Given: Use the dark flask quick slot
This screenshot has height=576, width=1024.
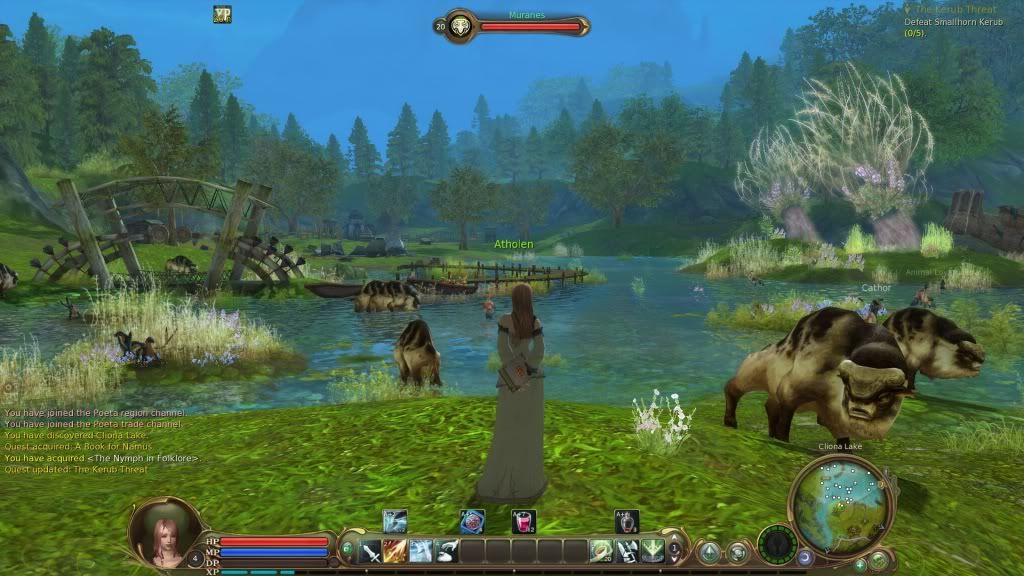Looking at the screenshot, I should coord(627,521).
